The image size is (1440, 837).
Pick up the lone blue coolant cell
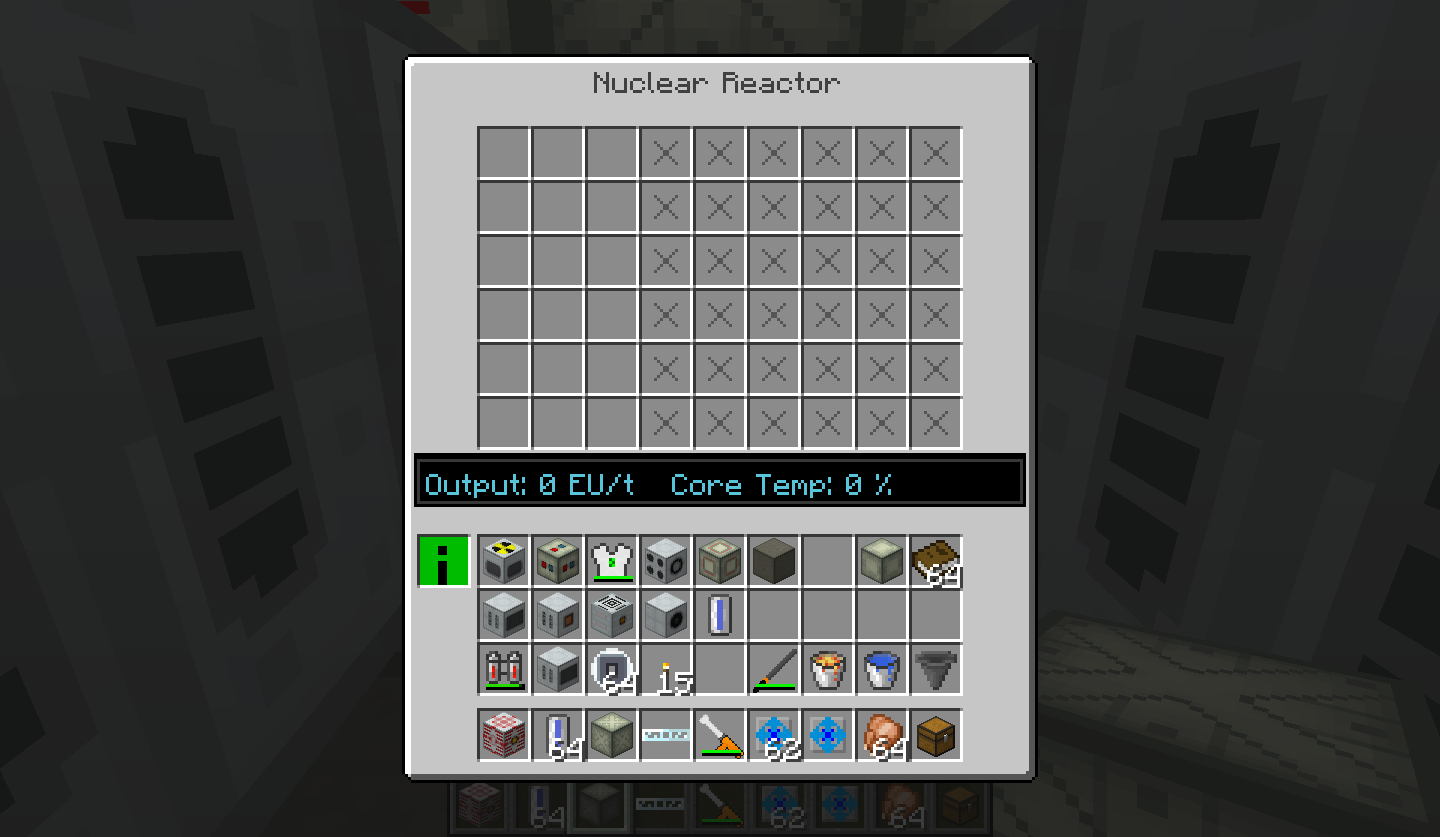pyautogui.click(x=720, y=615)
